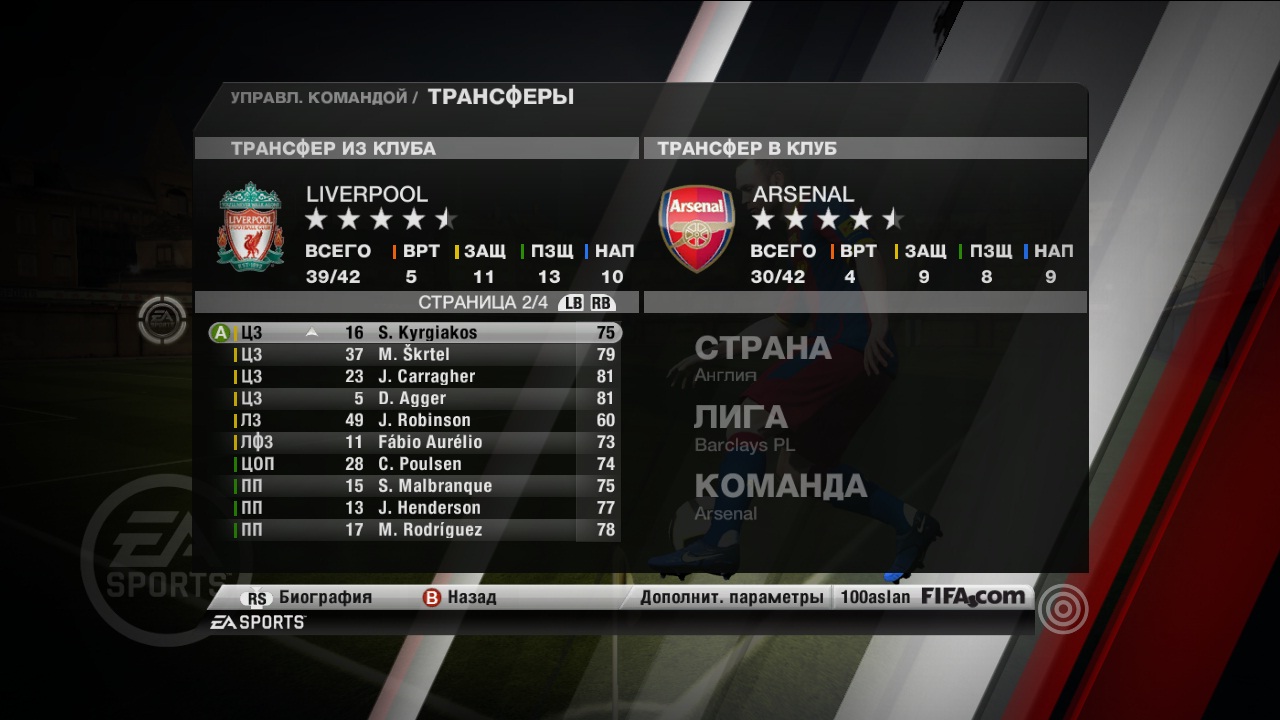The width and height of the screenshot is (1280, 720).
Task: Click the Liverpool club crest
Action: 250,227
